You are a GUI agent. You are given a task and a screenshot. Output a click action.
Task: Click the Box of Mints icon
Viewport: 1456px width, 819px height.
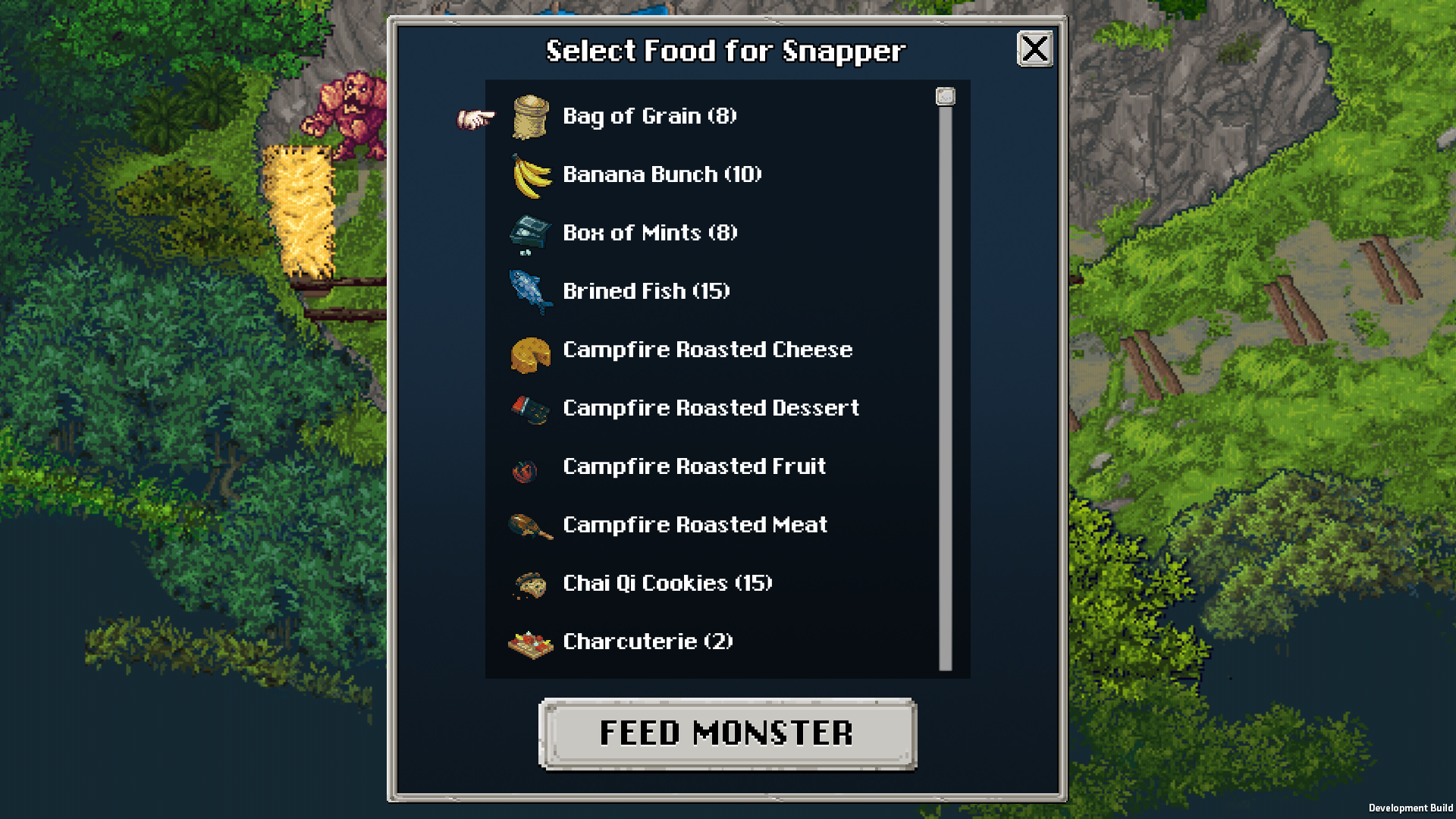pyautogui.click(x=529, y=234)
